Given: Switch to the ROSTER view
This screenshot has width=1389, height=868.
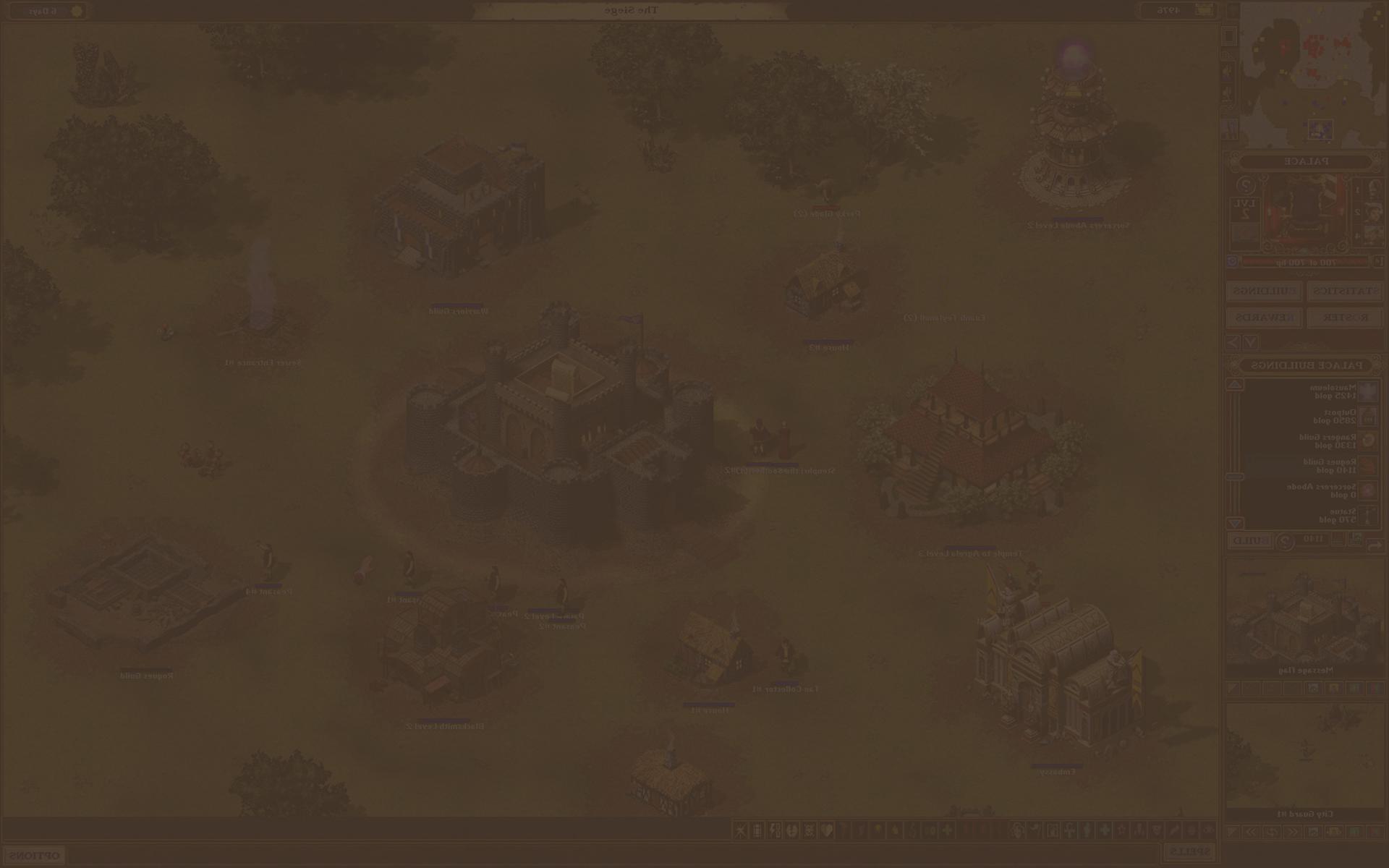Looking at the screenshot, I should tap(1345, 318).
